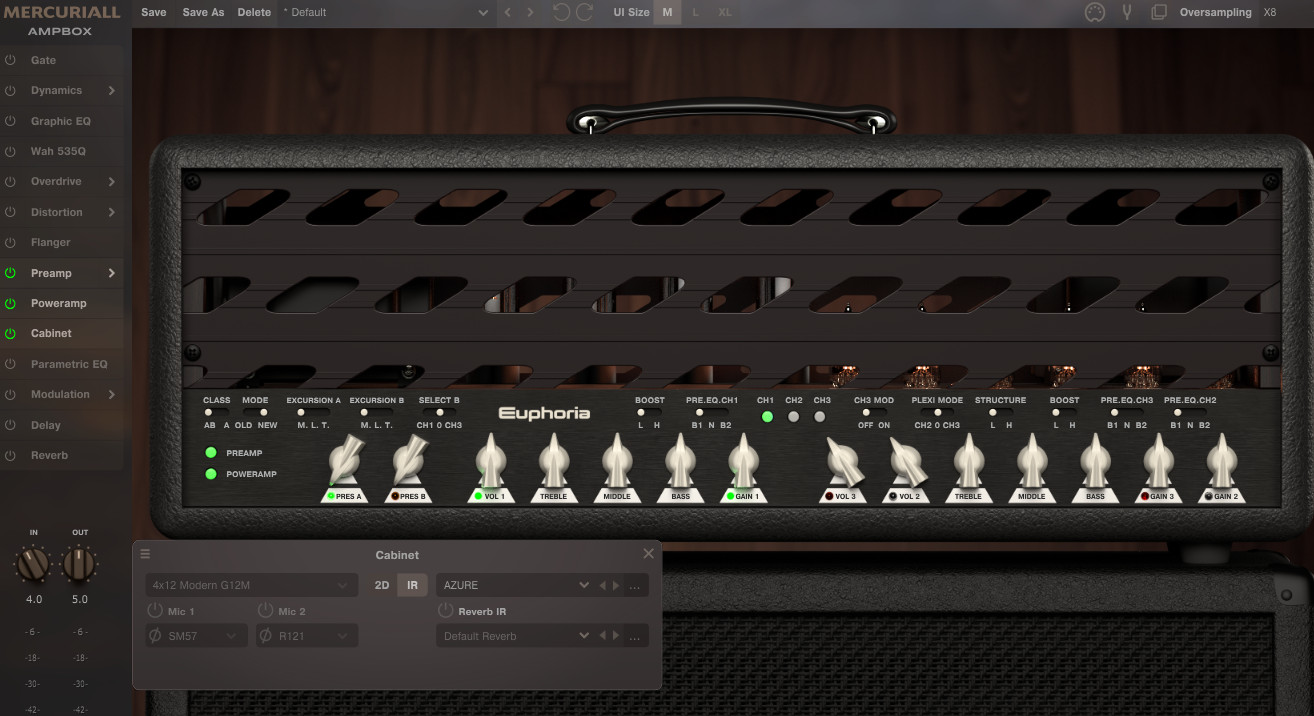Choose the Delay module

click(45, 425)
